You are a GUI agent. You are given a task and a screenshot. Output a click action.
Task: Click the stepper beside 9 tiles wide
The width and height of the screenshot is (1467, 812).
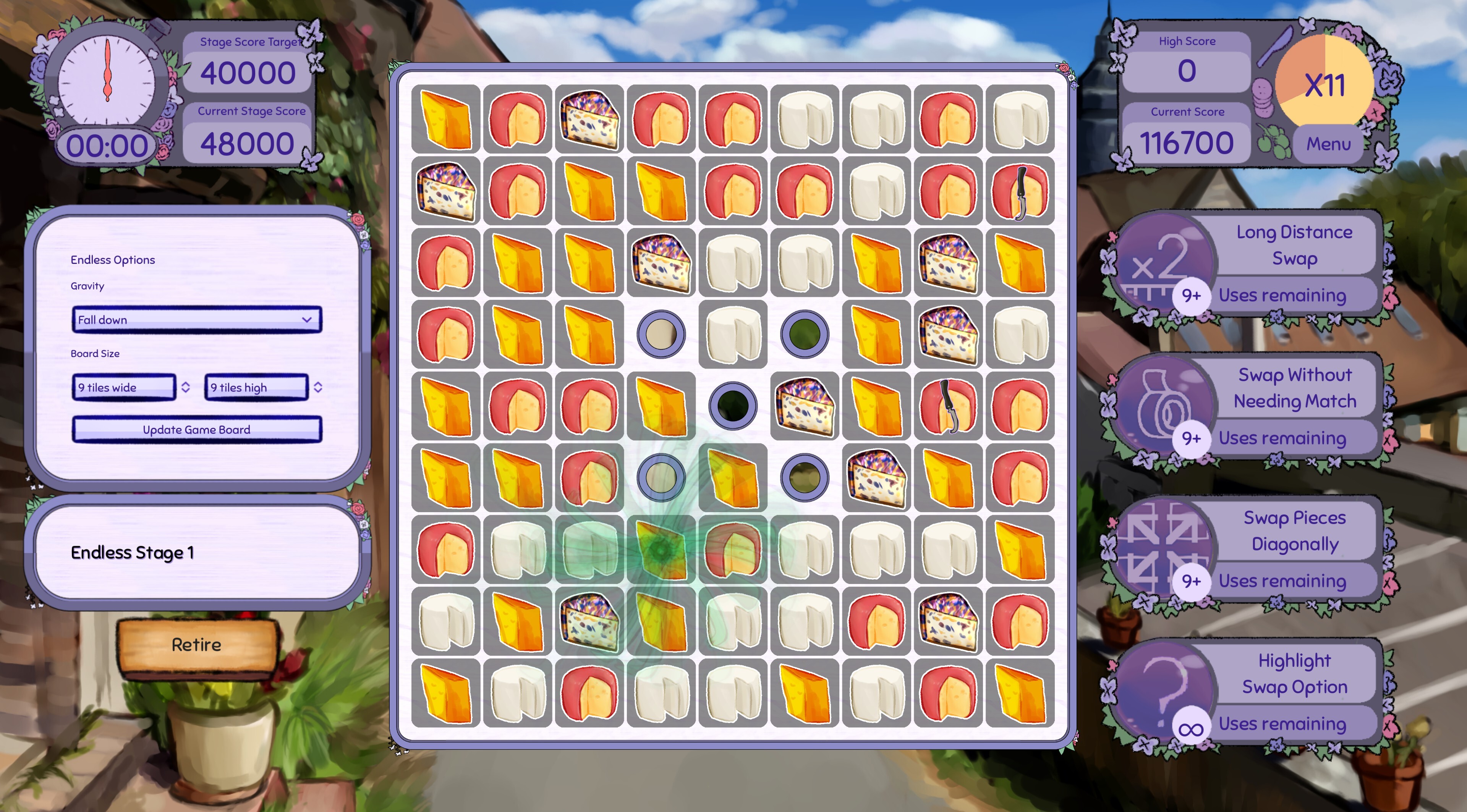(186, 387)
